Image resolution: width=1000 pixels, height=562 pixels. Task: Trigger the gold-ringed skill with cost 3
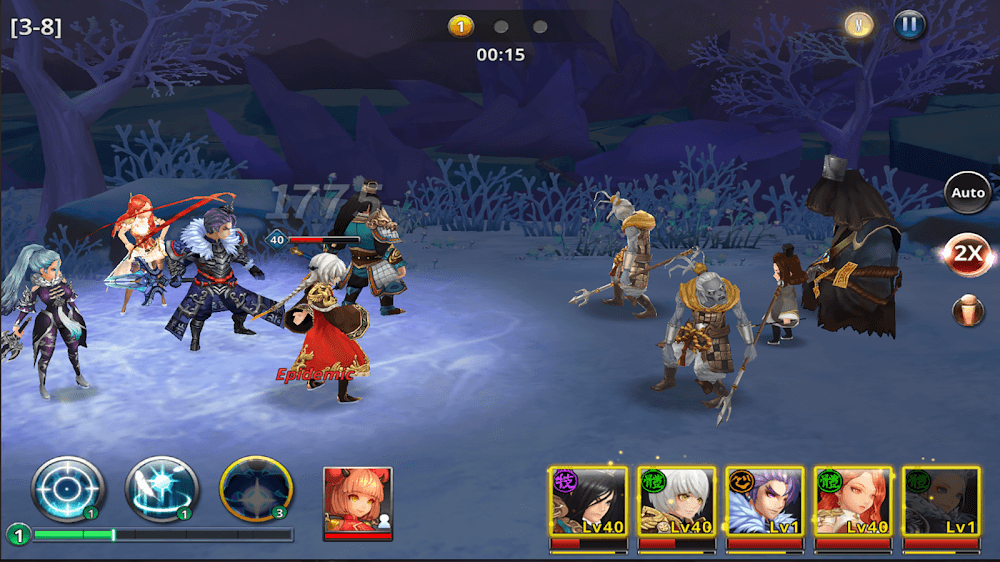point(256,490)
